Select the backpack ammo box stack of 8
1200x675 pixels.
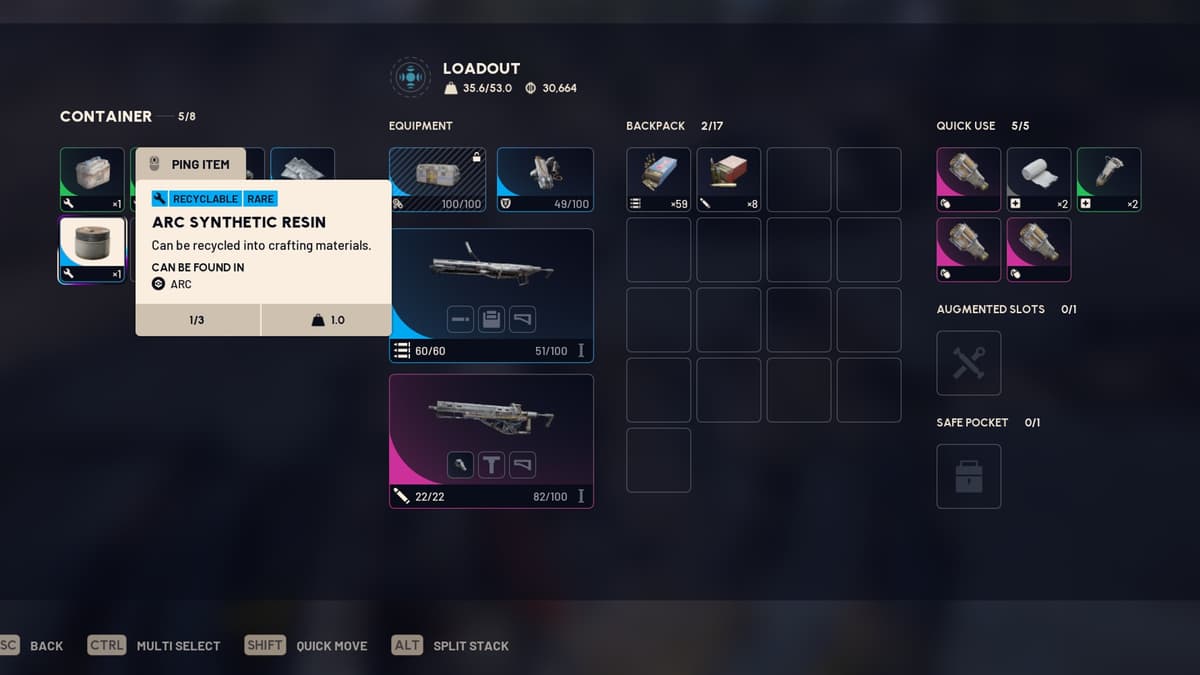[728, 179]
